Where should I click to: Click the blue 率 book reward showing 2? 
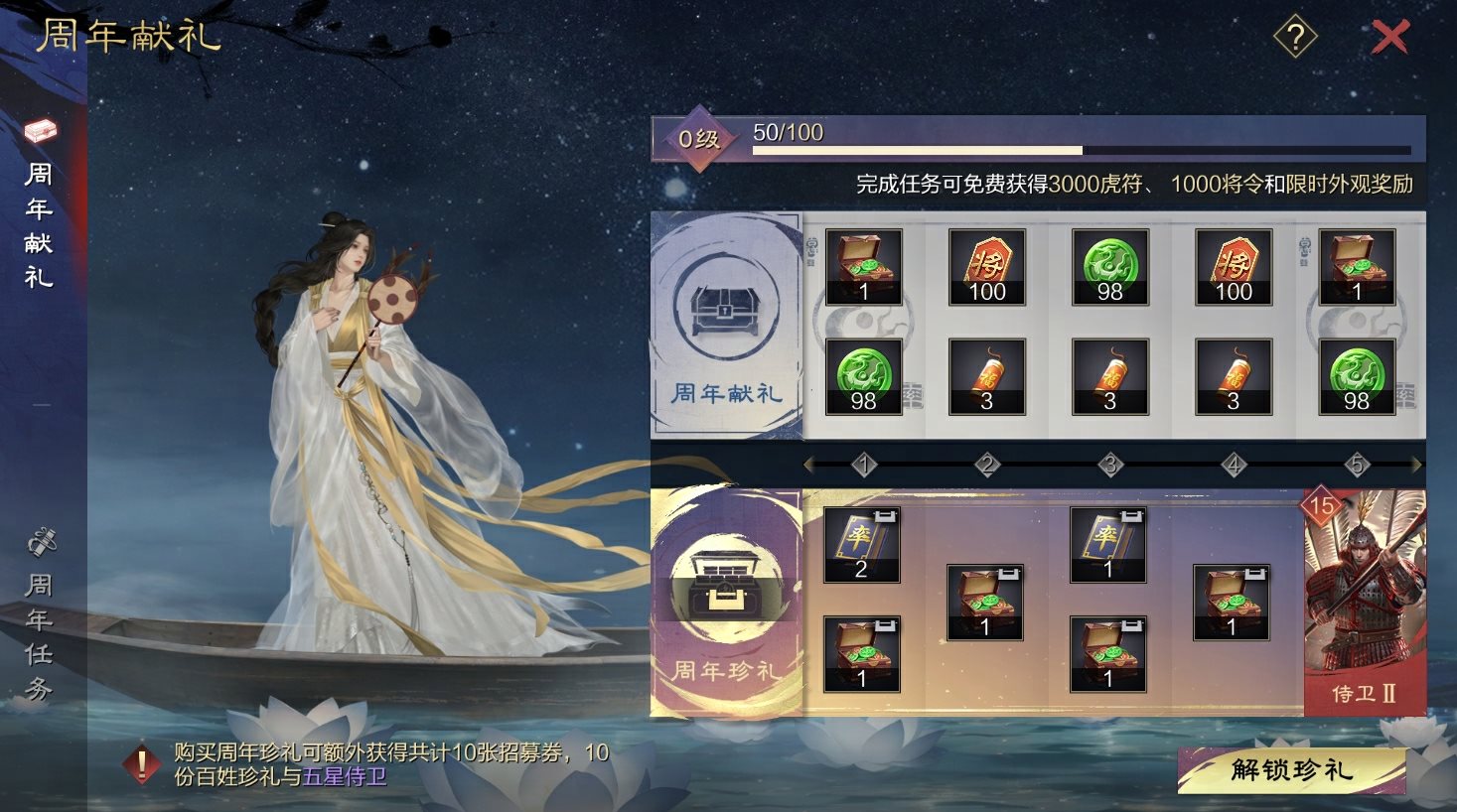861,543
